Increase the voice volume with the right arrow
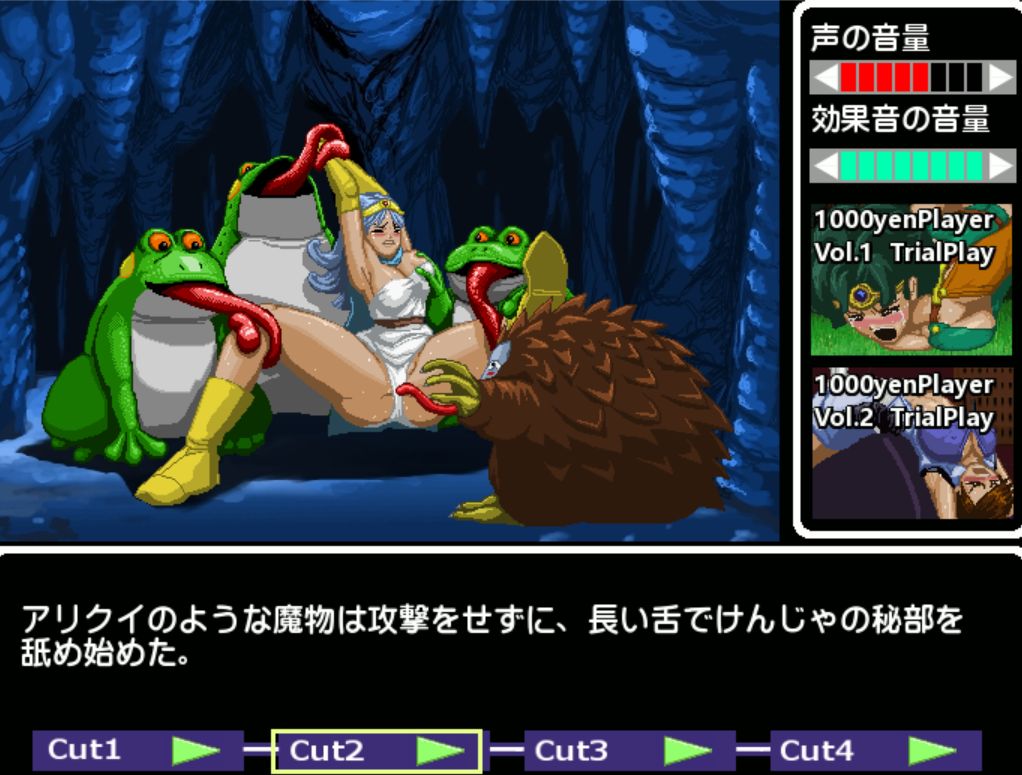Image resolution: width=1022 pixels, height=775 pixels. (999, 77)
